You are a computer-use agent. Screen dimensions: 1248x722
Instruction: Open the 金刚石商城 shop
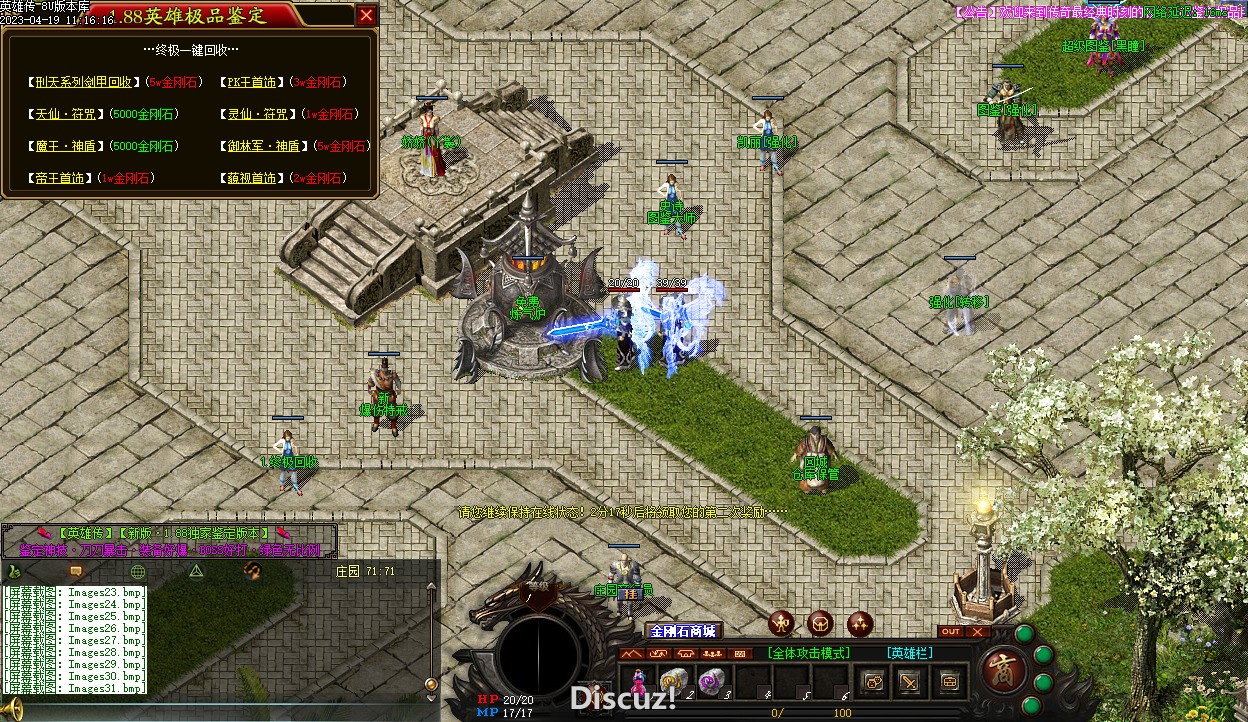point(683,631)
